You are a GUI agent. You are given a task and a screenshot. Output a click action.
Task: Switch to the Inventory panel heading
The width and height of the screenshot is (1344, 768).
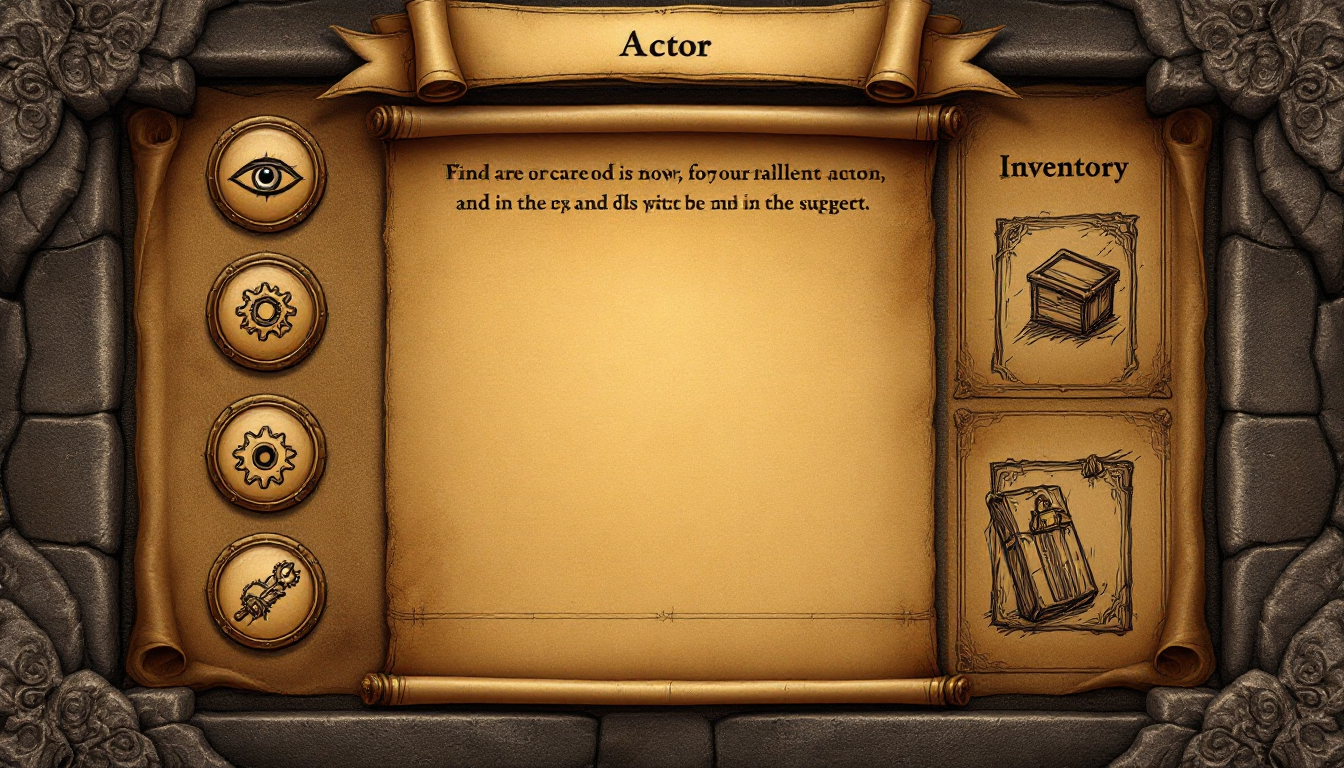[1063, 168]
